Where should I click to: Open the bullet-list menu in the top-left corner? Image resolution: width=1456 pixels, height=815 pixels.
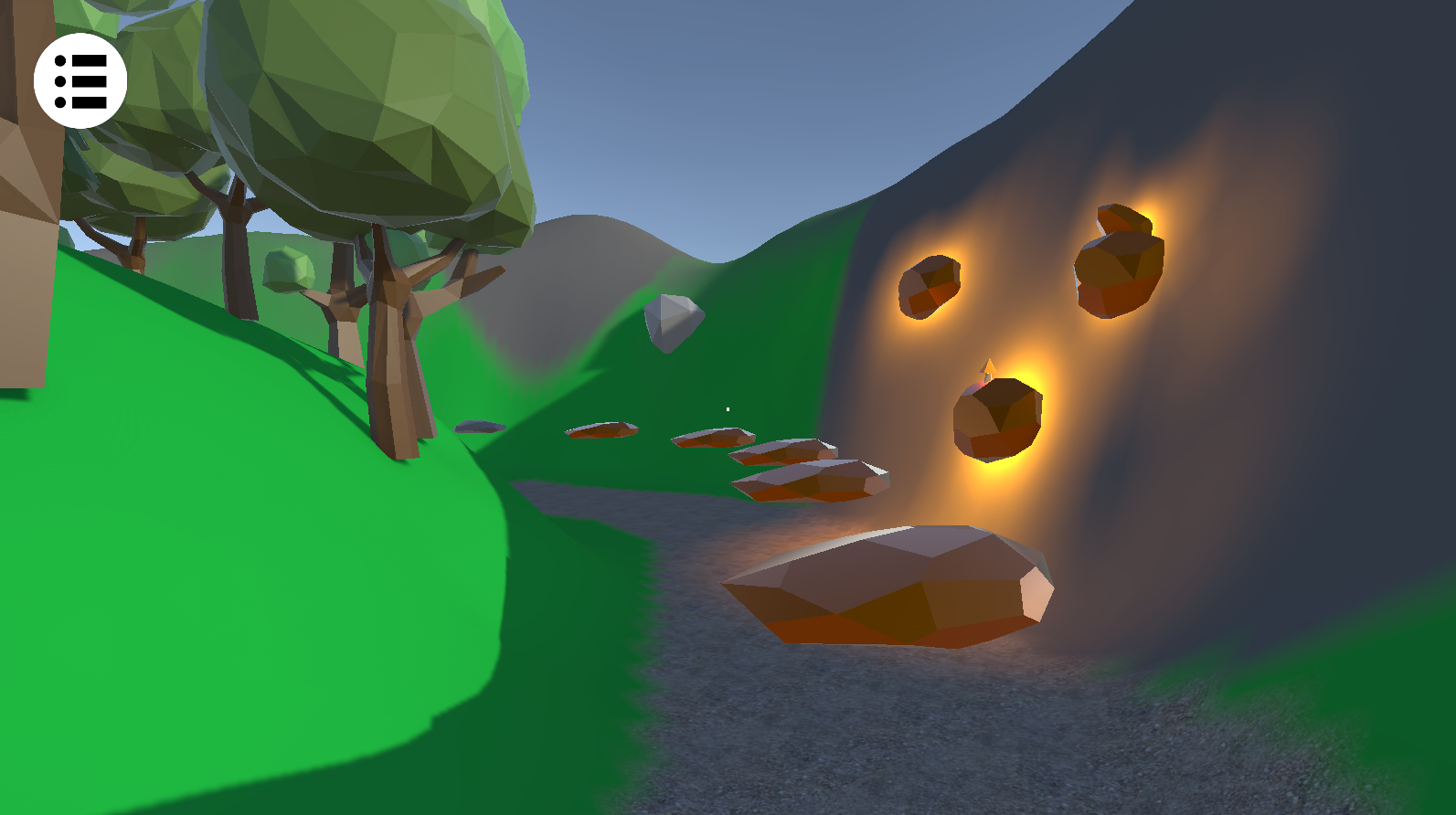point(80,81)
